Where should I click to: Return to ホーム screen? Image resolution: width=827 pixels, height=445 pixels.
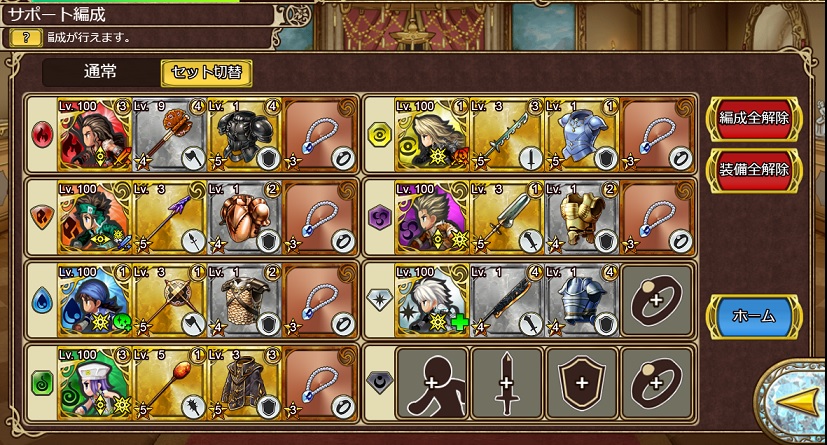pyautogui.click(x=754, y=316)
